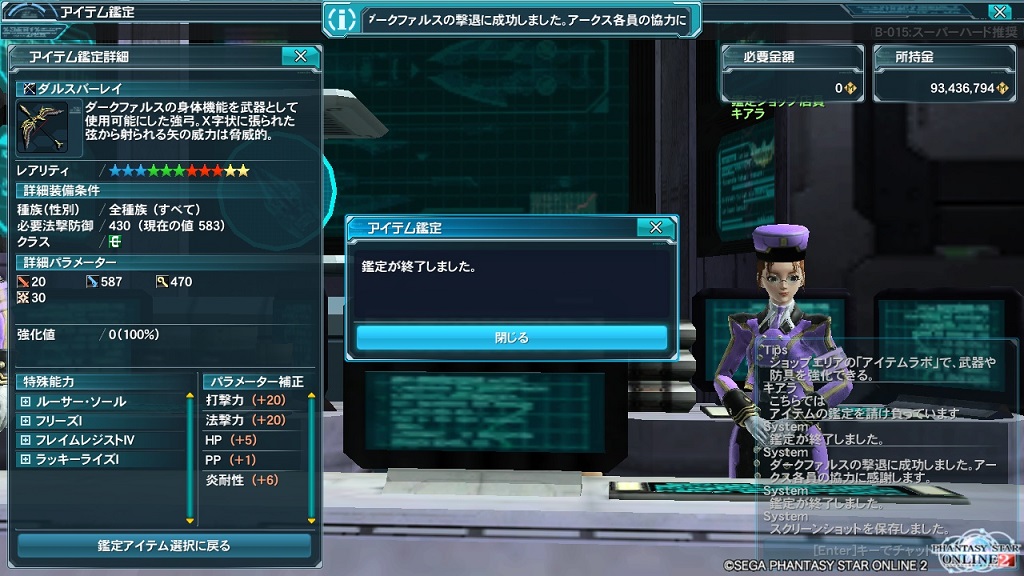Select the ダルスバーレイ bow icon
The width and height of the screenshot is (1024, 576).
click(42, 126)
